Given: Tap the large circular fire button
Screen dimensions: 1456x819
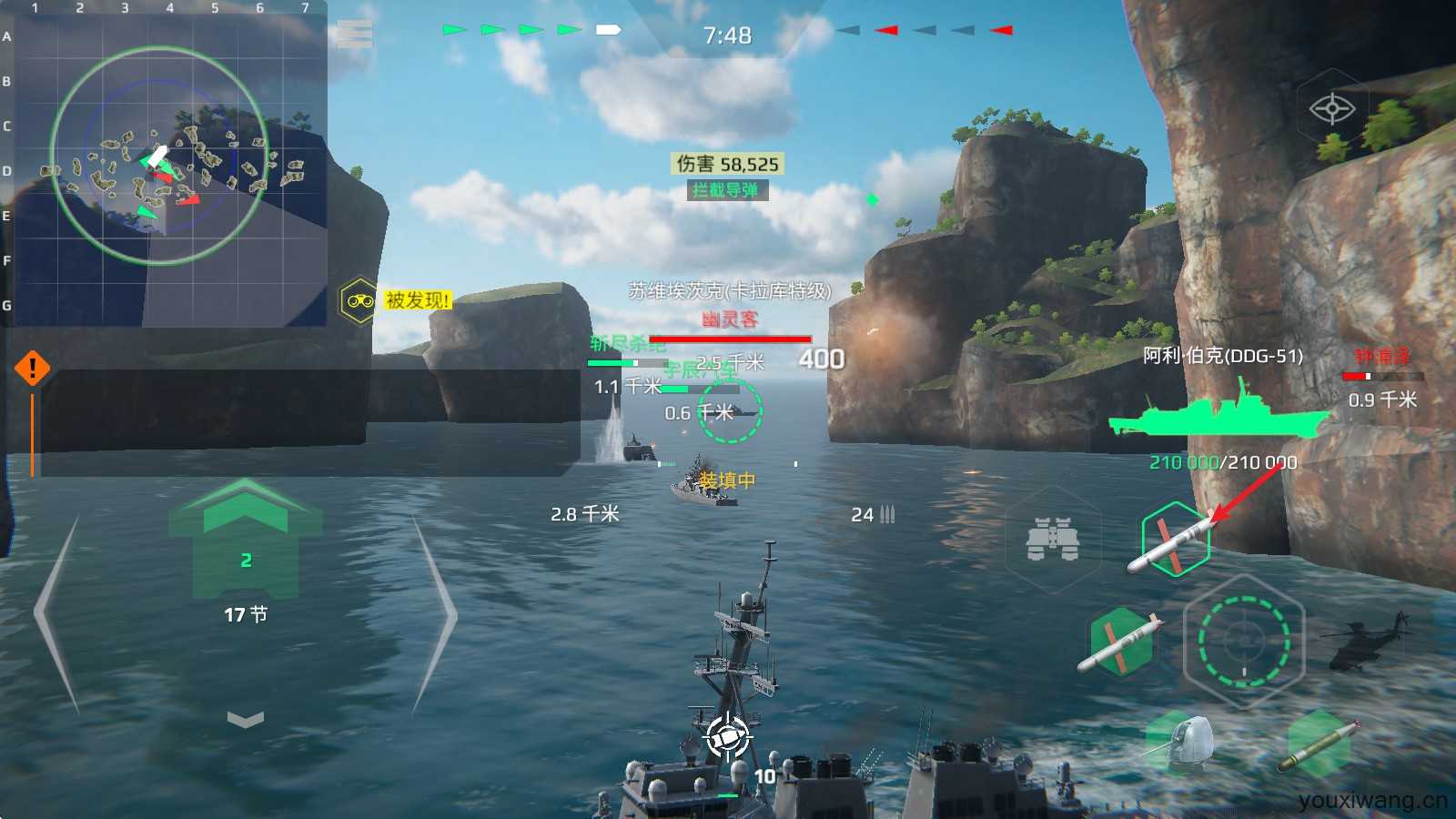Looking at the screenshot, I should (x=1243, y=641).
